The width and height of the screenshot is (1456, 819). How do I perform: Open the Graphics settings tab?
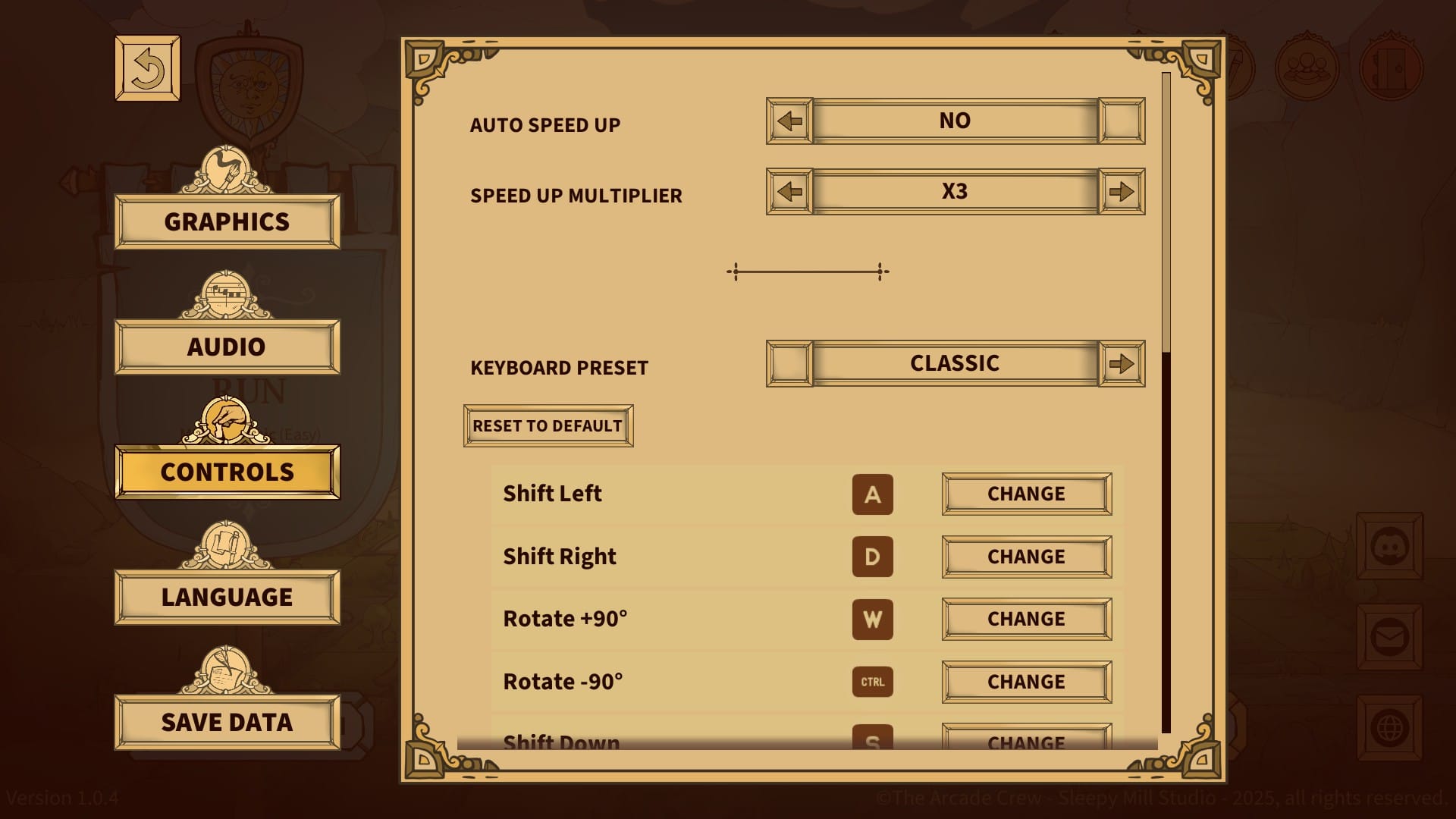click(226, 221)
